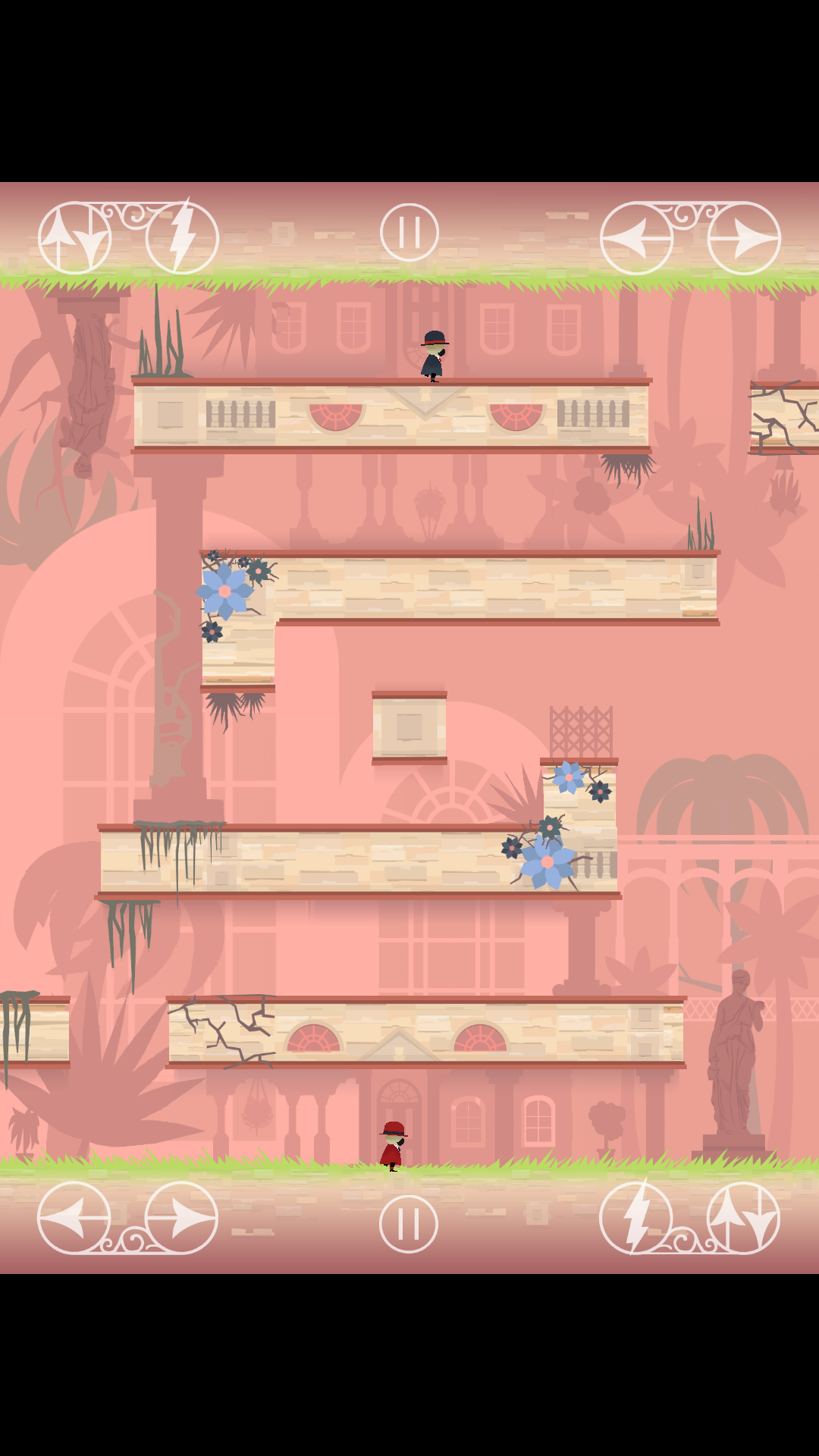Pause the game using black-hat player's pause button

click(x=409, y=232)
